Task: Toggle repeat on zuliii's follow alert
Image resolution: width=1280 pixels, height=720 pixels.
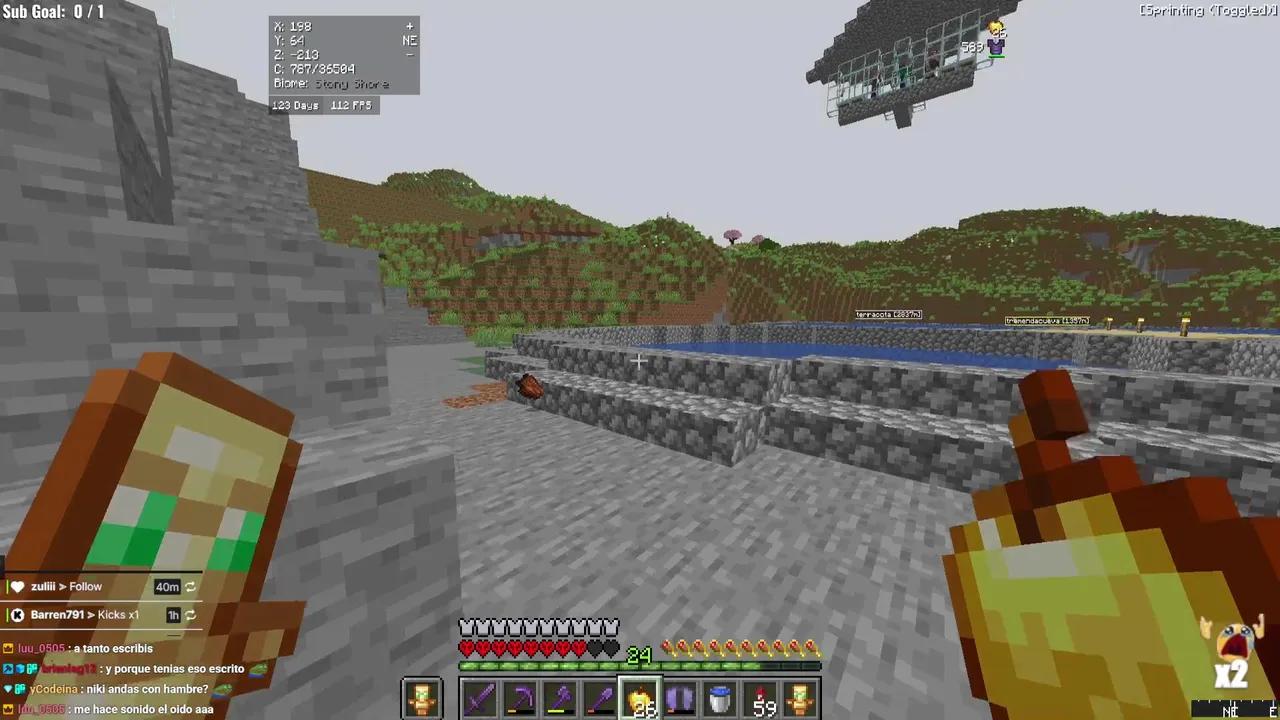Action: tap(190, 587)
